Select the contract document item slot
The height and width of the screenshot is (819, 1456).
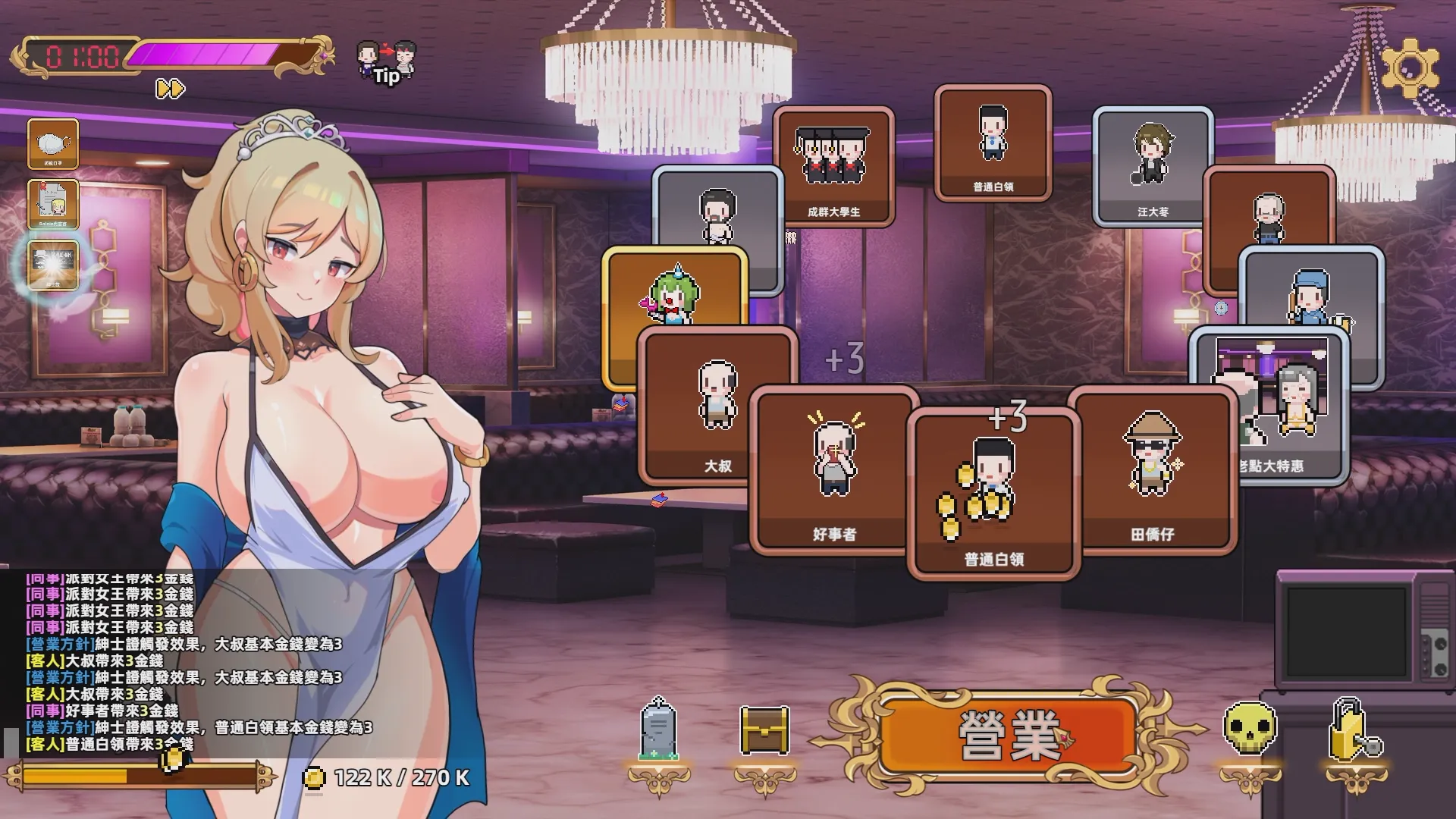point(53,204)
